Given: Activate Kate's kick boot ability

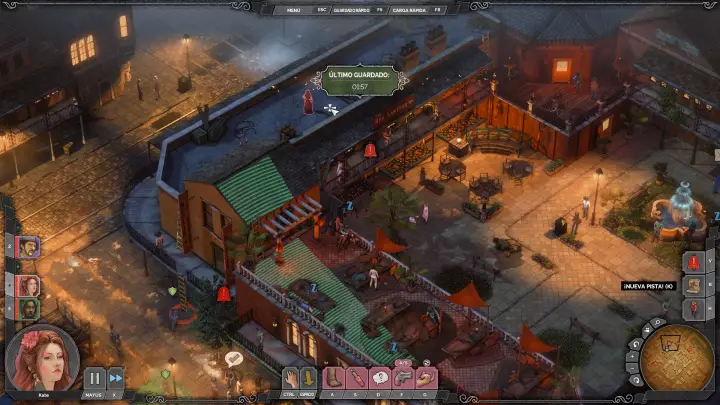Looking at the screenshot, I should click(x=333, y=378).
